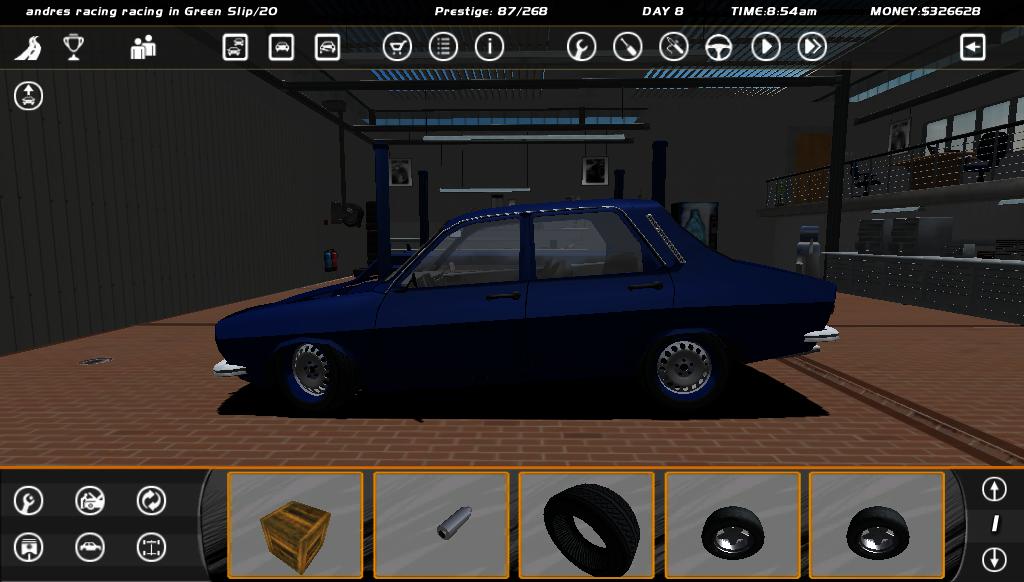Select the wrench tool in top toolbar
Screen dimensions: 1024x582
(581, 47)
